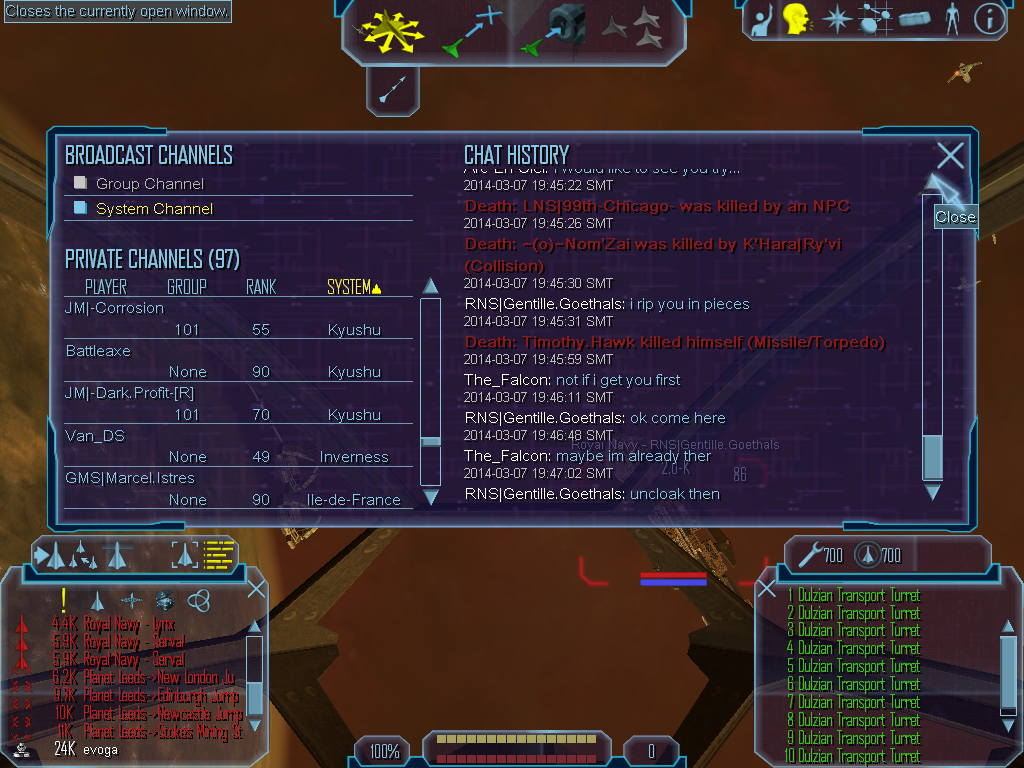Close the chat history window
The width and height of the screenshot is (1024, 768).
[950, 156]
